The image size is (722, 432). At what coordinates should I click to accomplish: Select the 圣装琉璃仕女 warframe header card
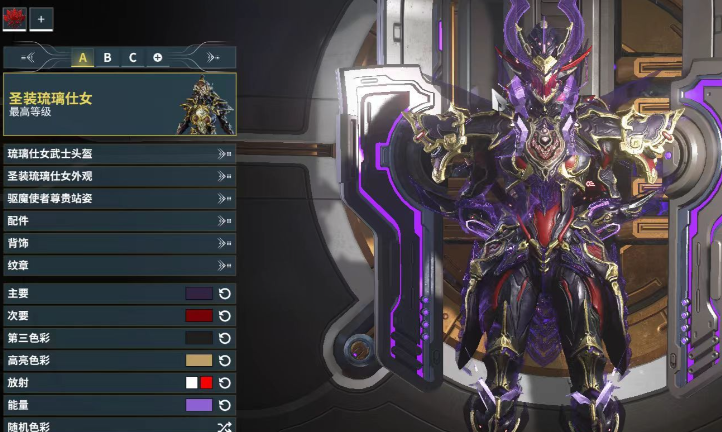click(119, 104)
